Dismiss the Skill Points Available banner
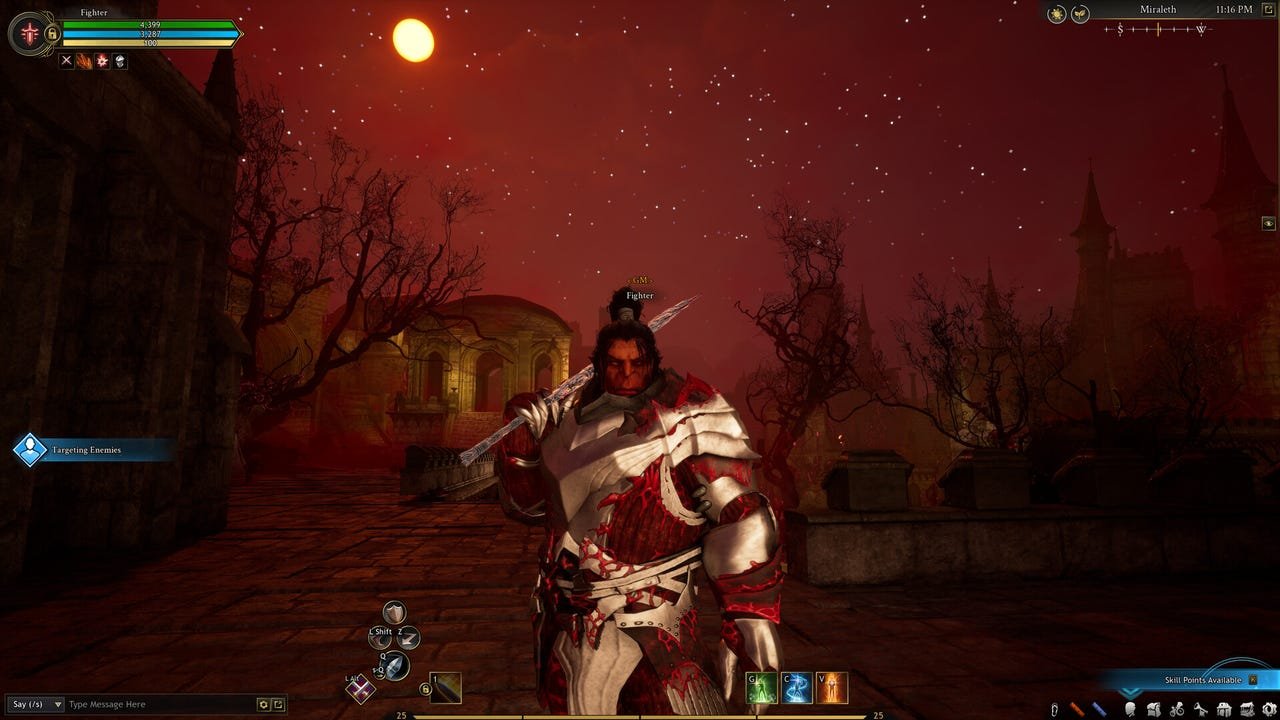This screenshot has height=720, width=1280. [1253, 679]
